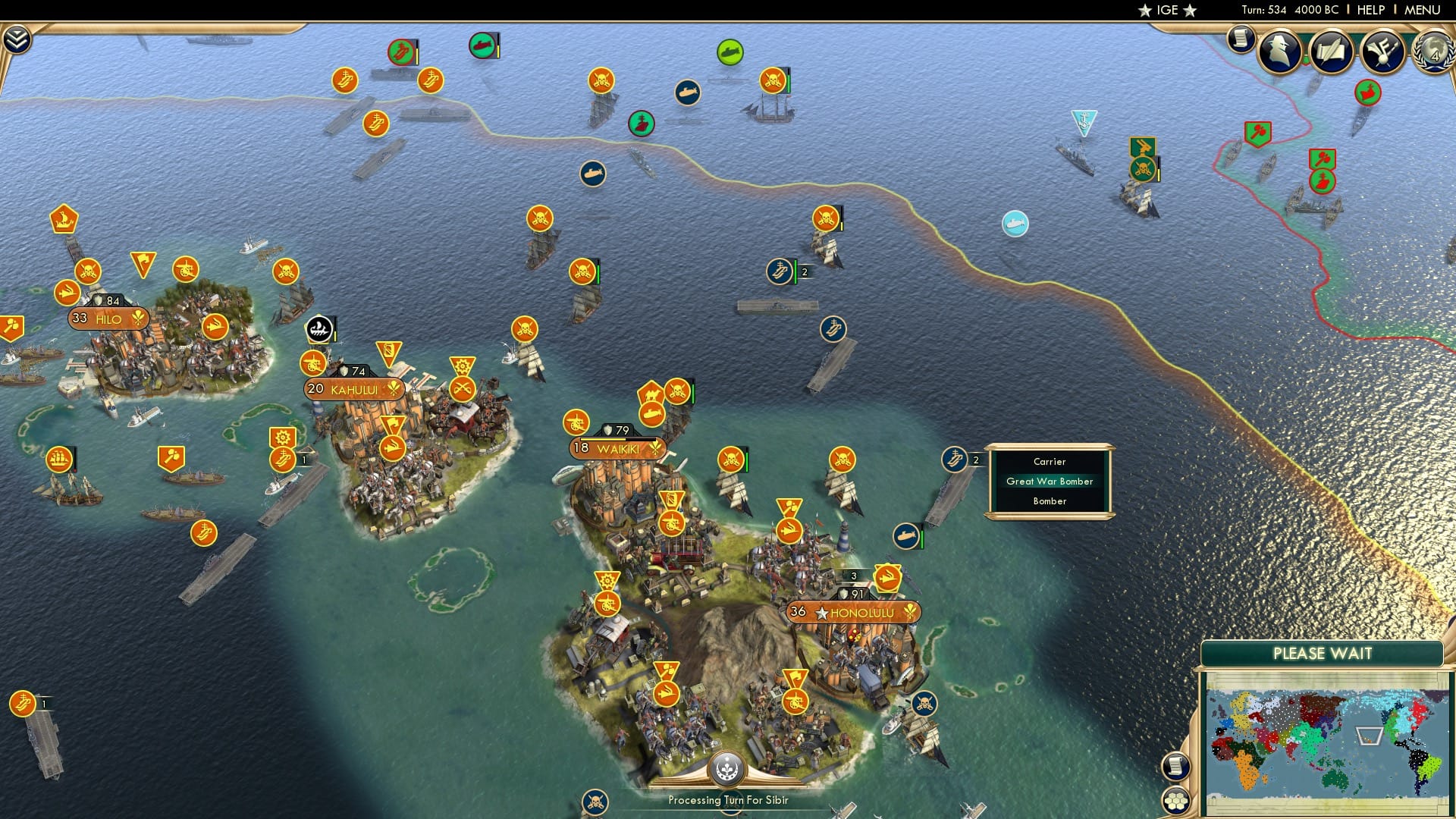
Task: Select the submarine unit icon above Waikiki
Action: coord(654,416)
